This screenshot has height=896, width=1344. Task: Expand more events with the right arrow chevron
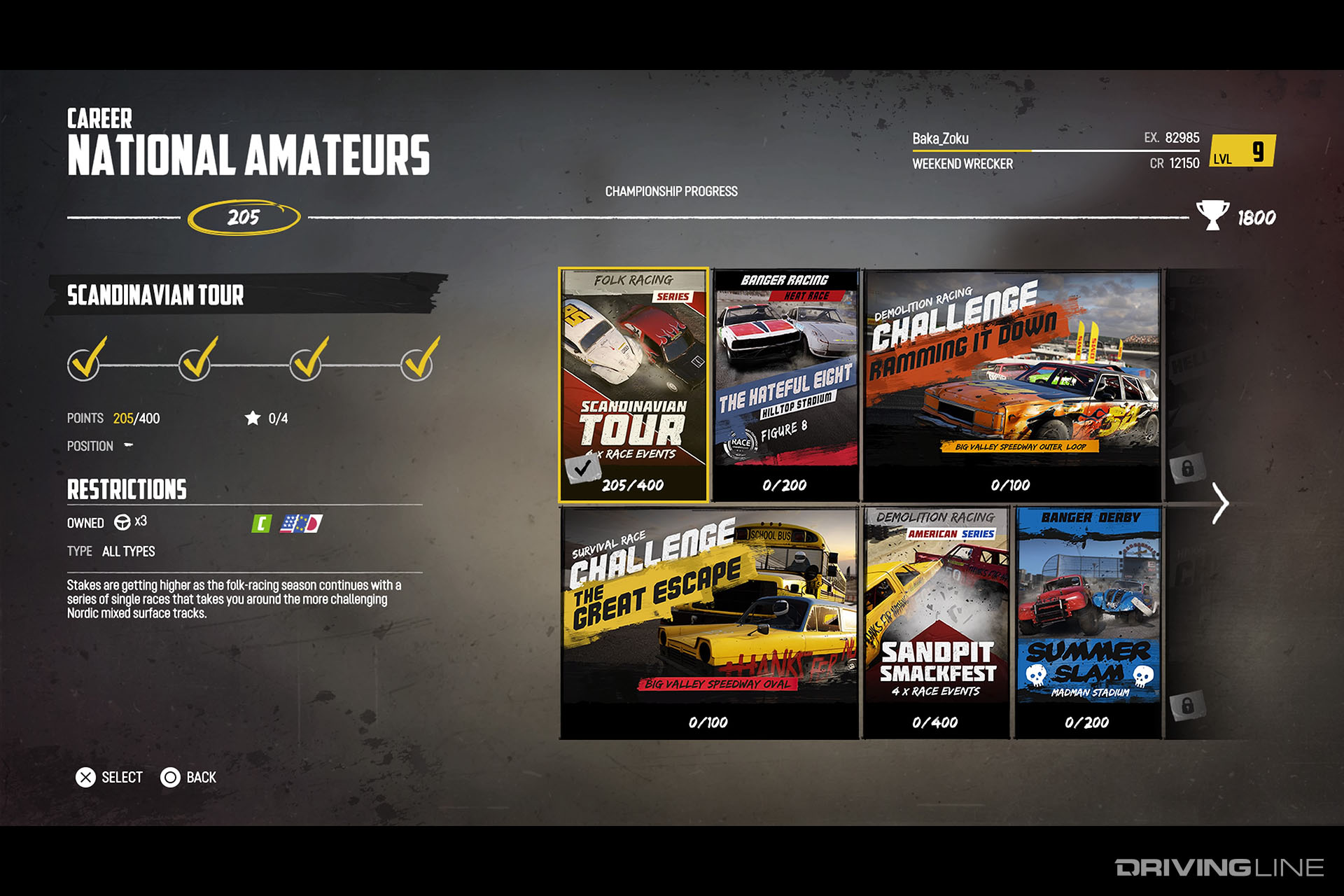click(x=1220, y=503)
